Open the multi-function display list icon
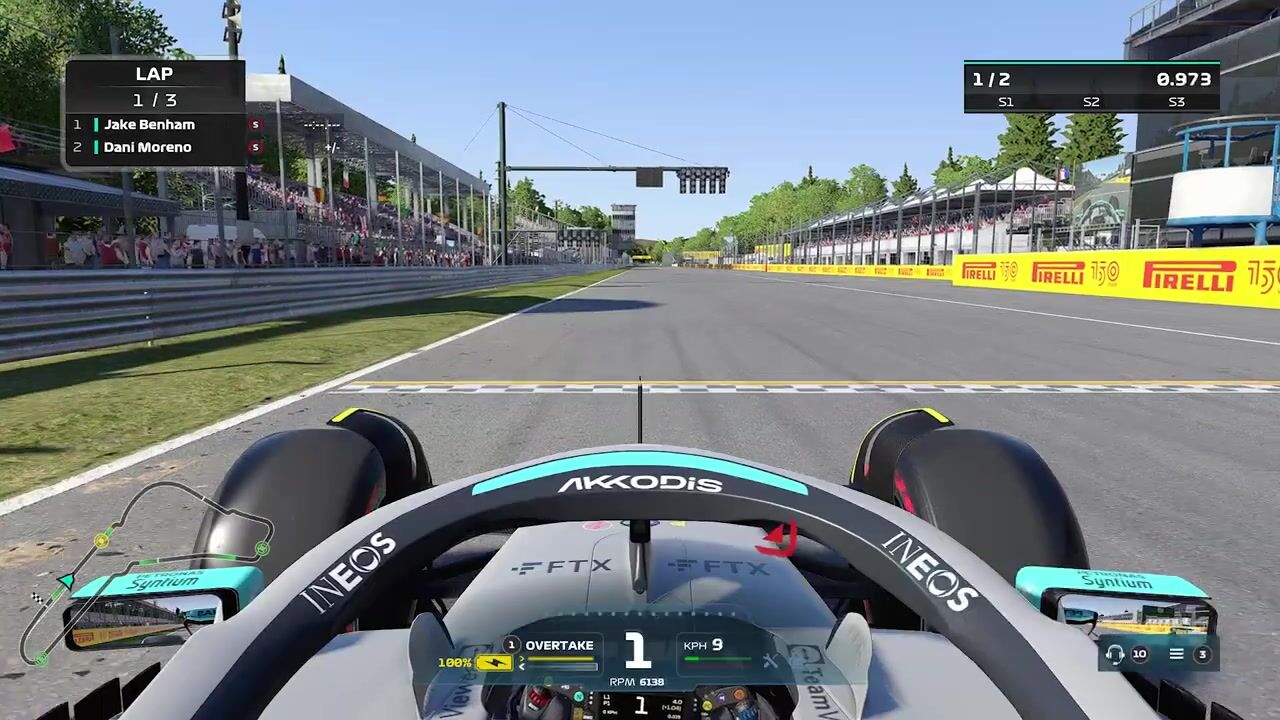 pos(1177,654)
